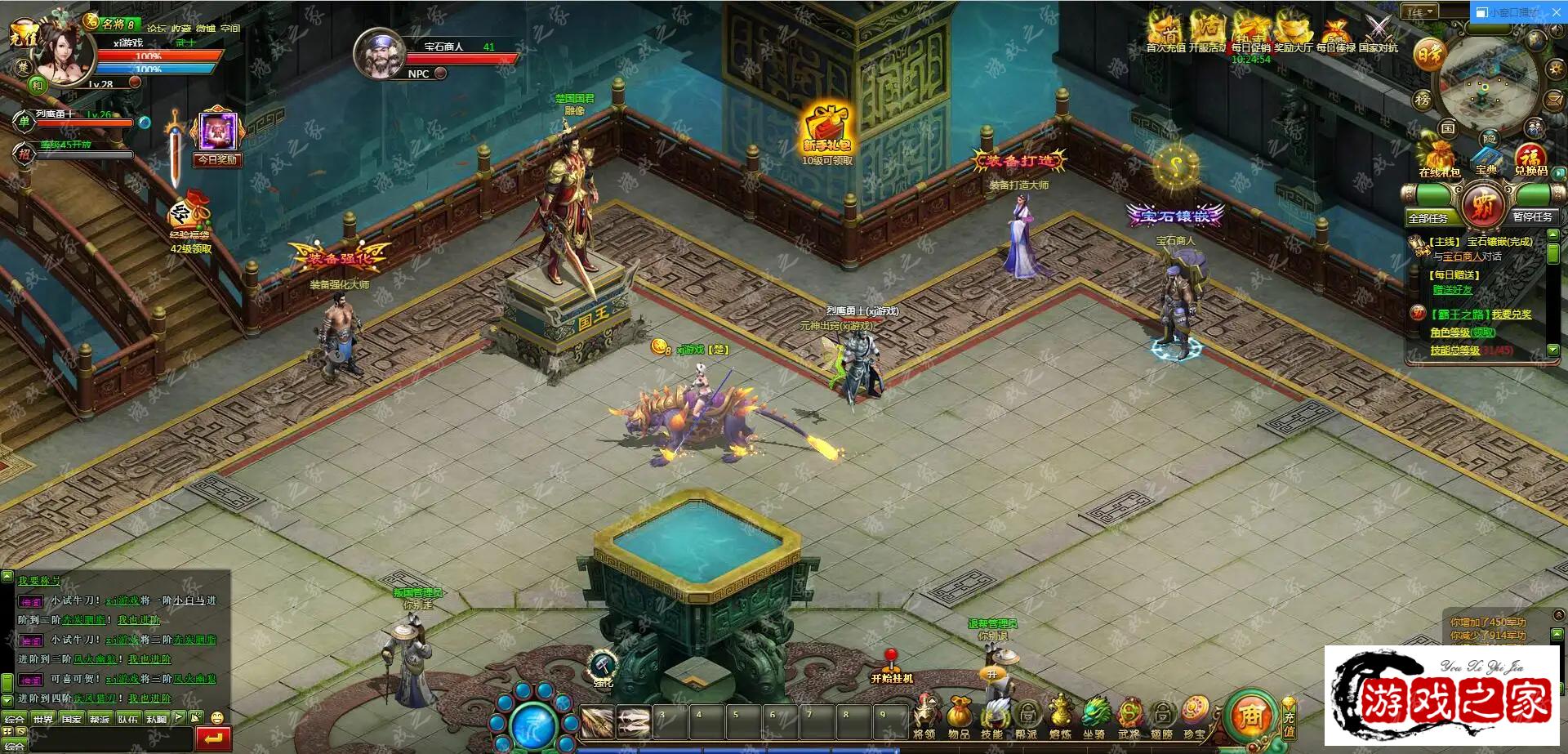Claim the 在线礼包 online gift bag
Image resolution: width=1568 pixels, height=754 pixels.
click(1439, 157)
